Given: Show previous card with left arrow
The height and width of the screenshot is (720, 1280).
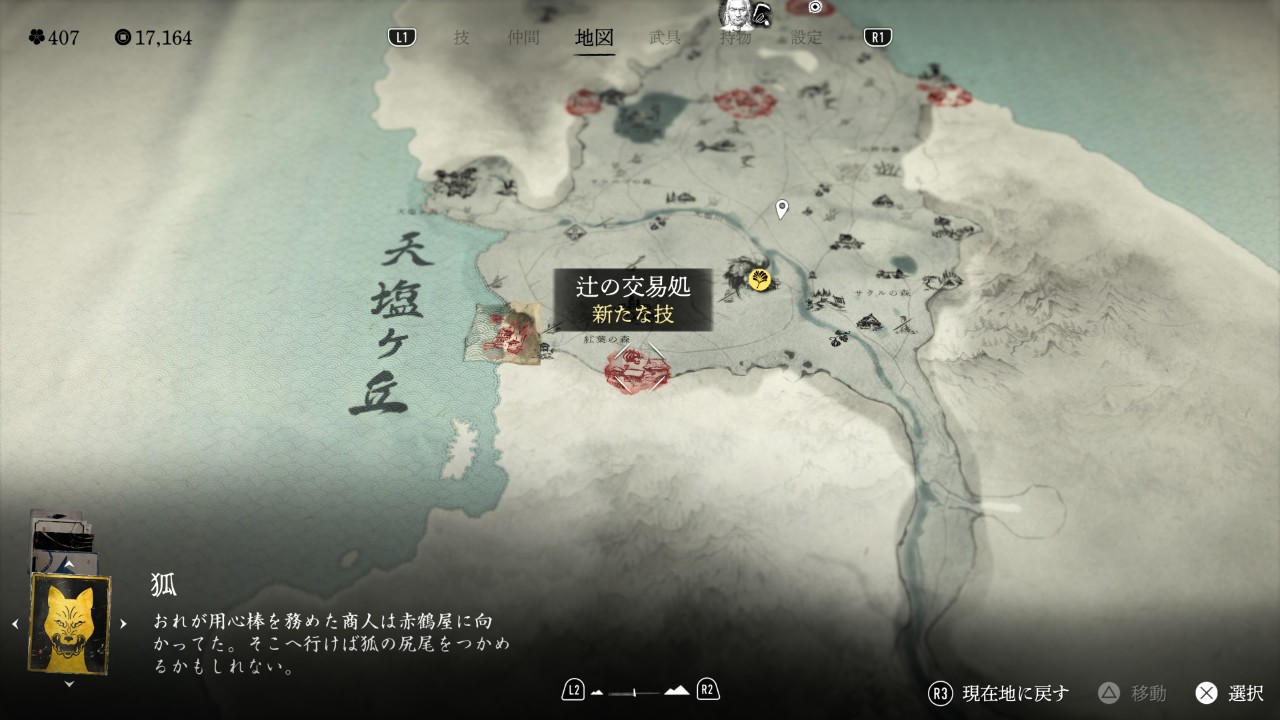Looking at the screenshot, I should [15, 624].
